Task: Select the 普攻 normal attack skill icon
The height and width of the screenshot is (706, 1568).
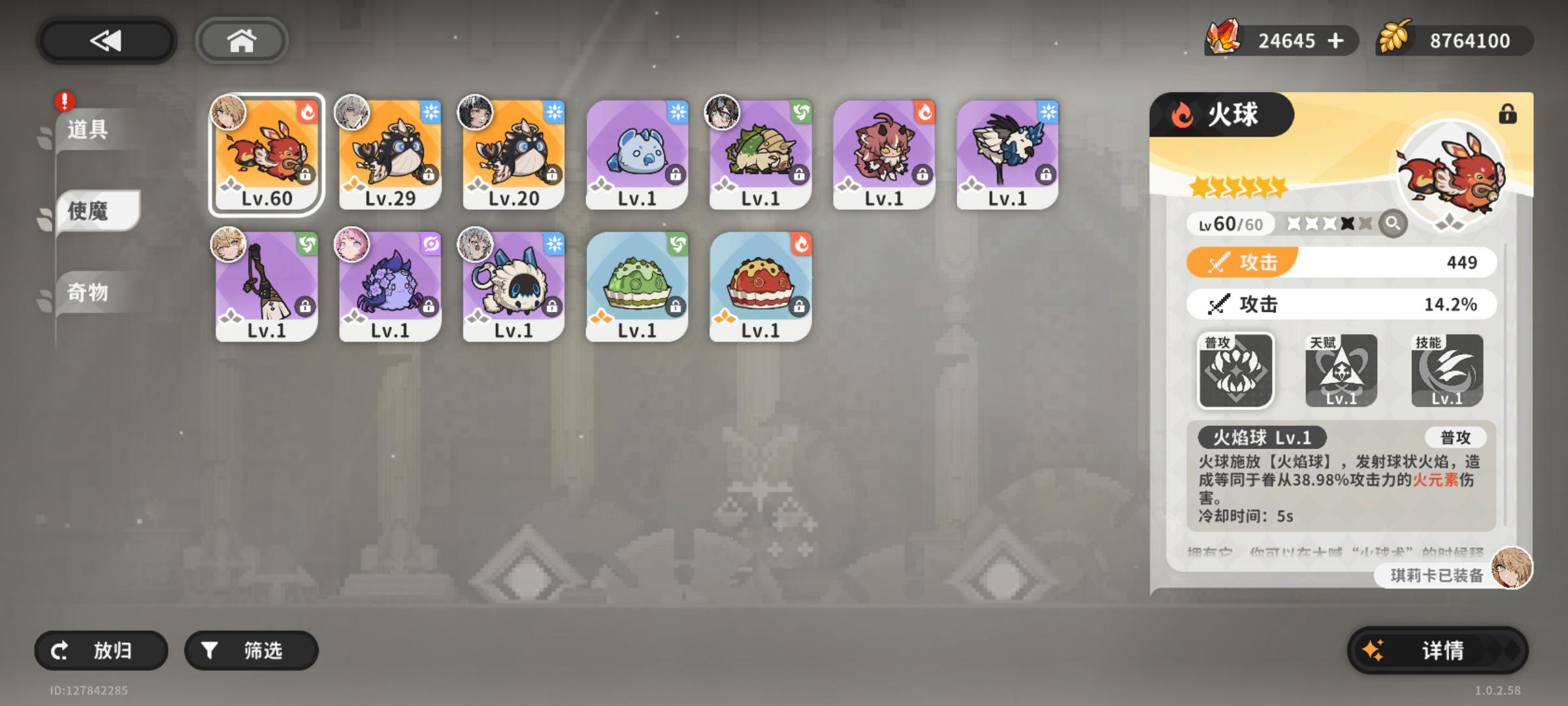Action: [1235, 369]
